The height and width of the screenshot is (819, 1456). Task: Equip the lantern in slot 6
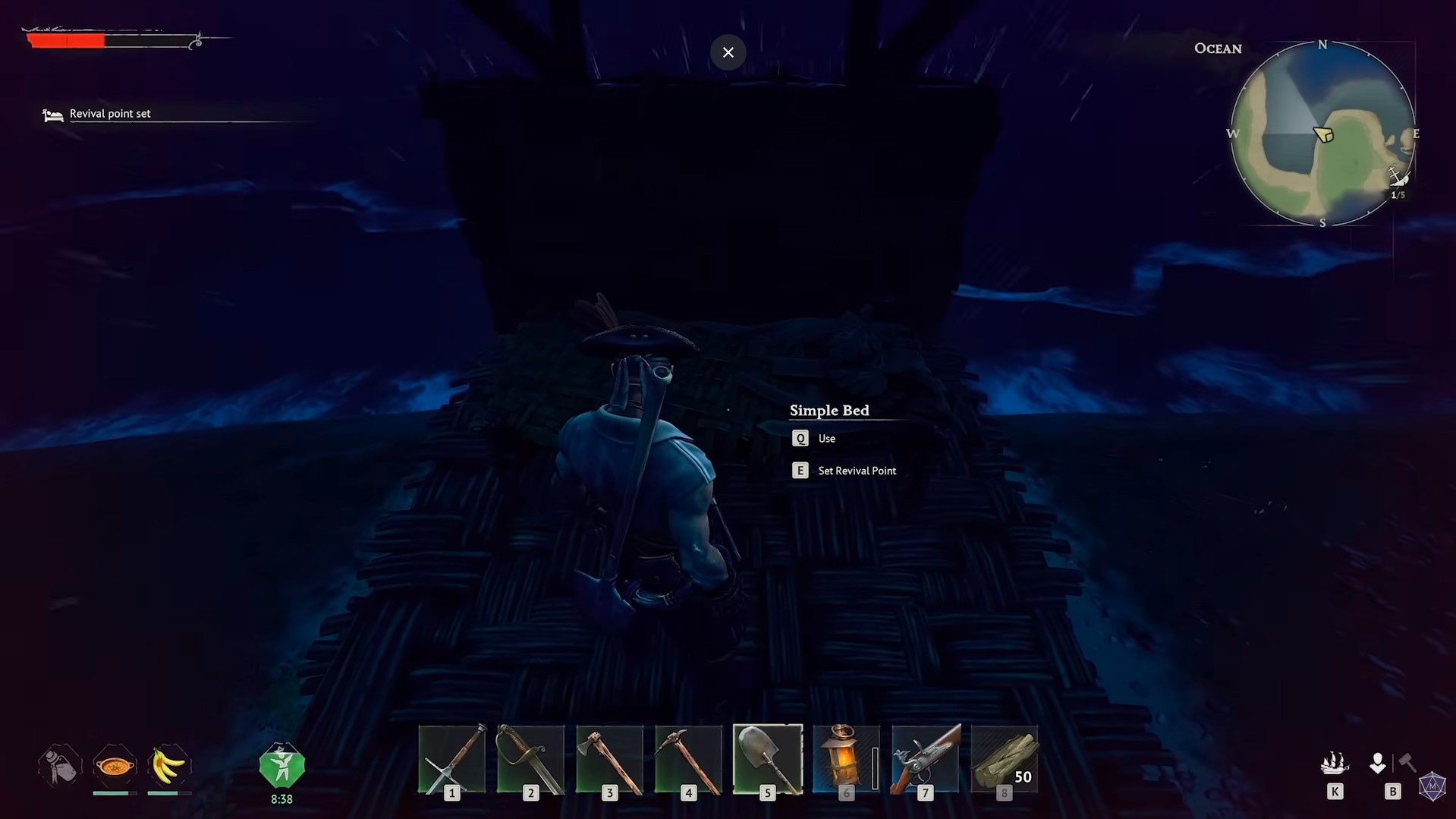(x=845, y=759)
